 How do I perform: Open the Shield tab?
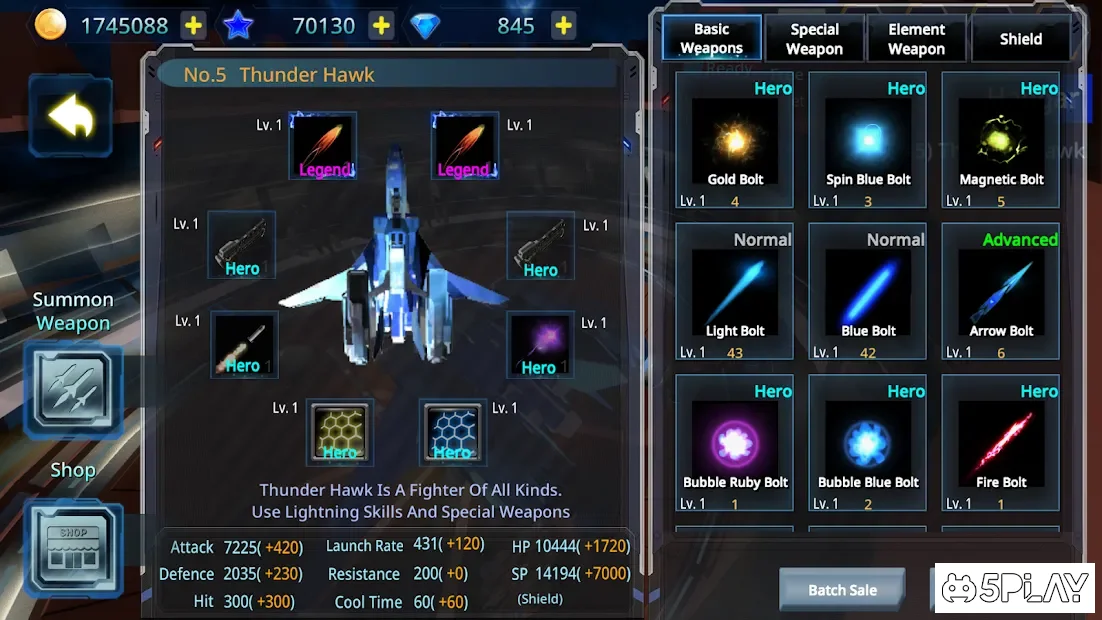point(1020,39)
